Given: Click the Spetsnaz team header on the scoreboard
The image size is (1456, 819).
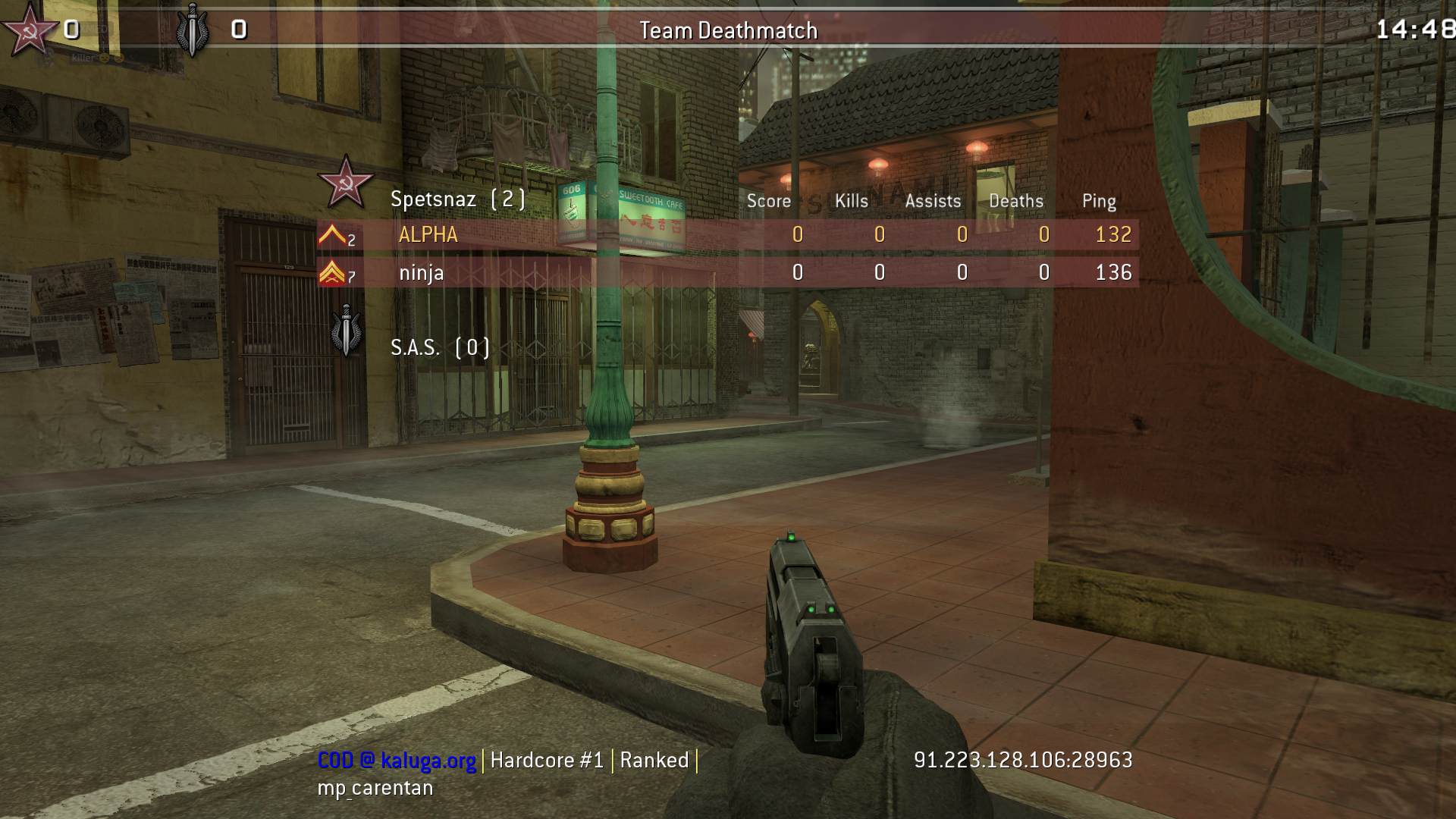Looking at the screenshot, I should click(x=457, y=199).
